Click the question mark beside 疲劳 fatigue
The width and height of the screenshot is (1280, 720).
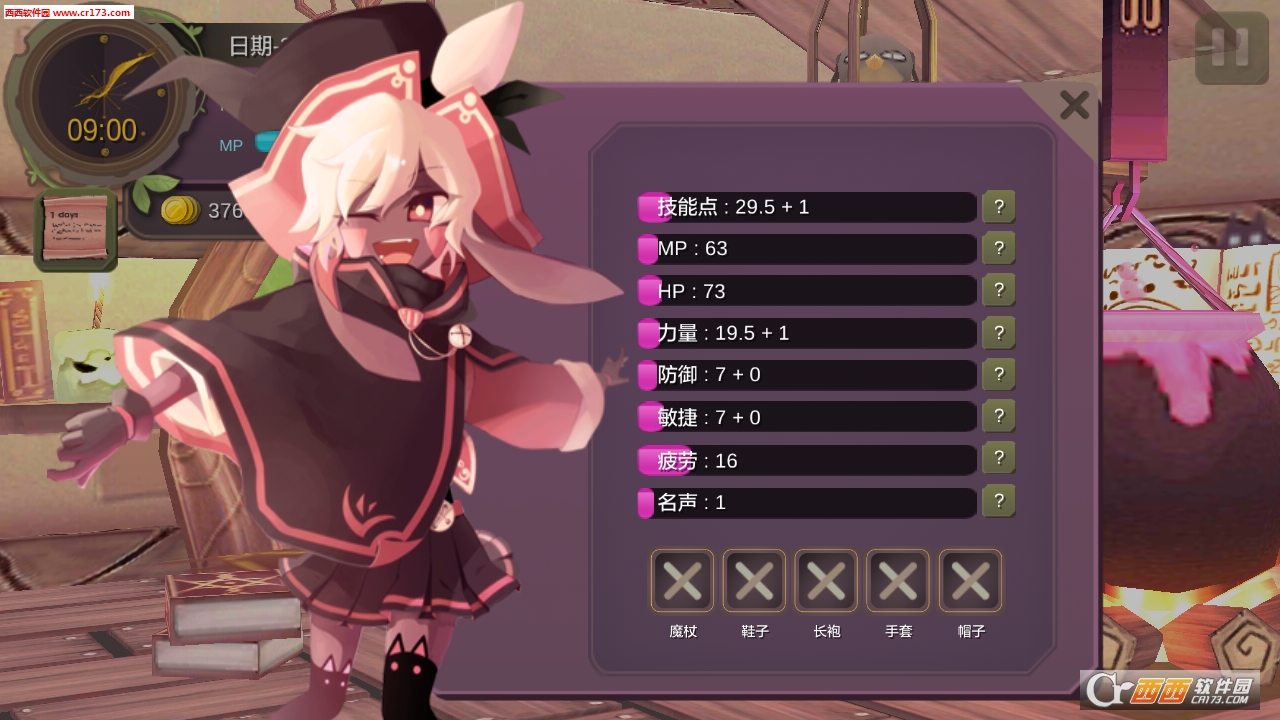pyautogui.click(x=998, y=458)
